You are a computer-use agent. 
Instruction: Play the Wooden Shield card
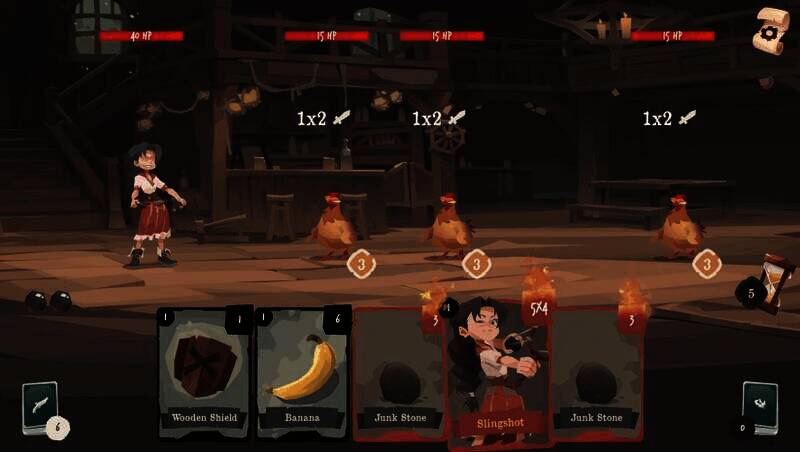click(x=203, y=371)
